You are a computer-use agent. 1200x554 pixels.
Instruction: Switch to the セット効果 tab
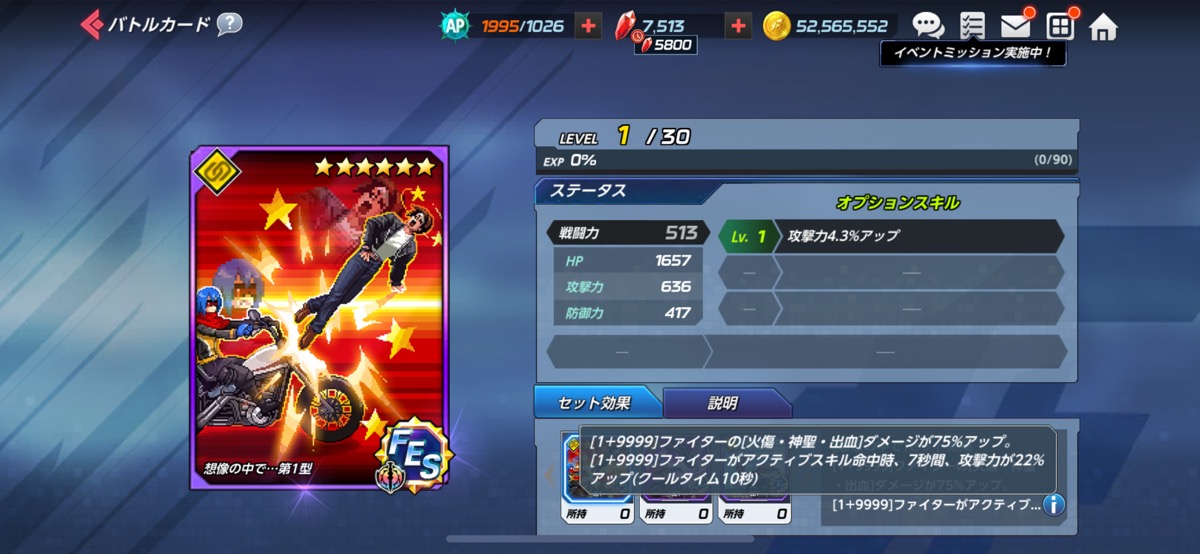[597, 403]
